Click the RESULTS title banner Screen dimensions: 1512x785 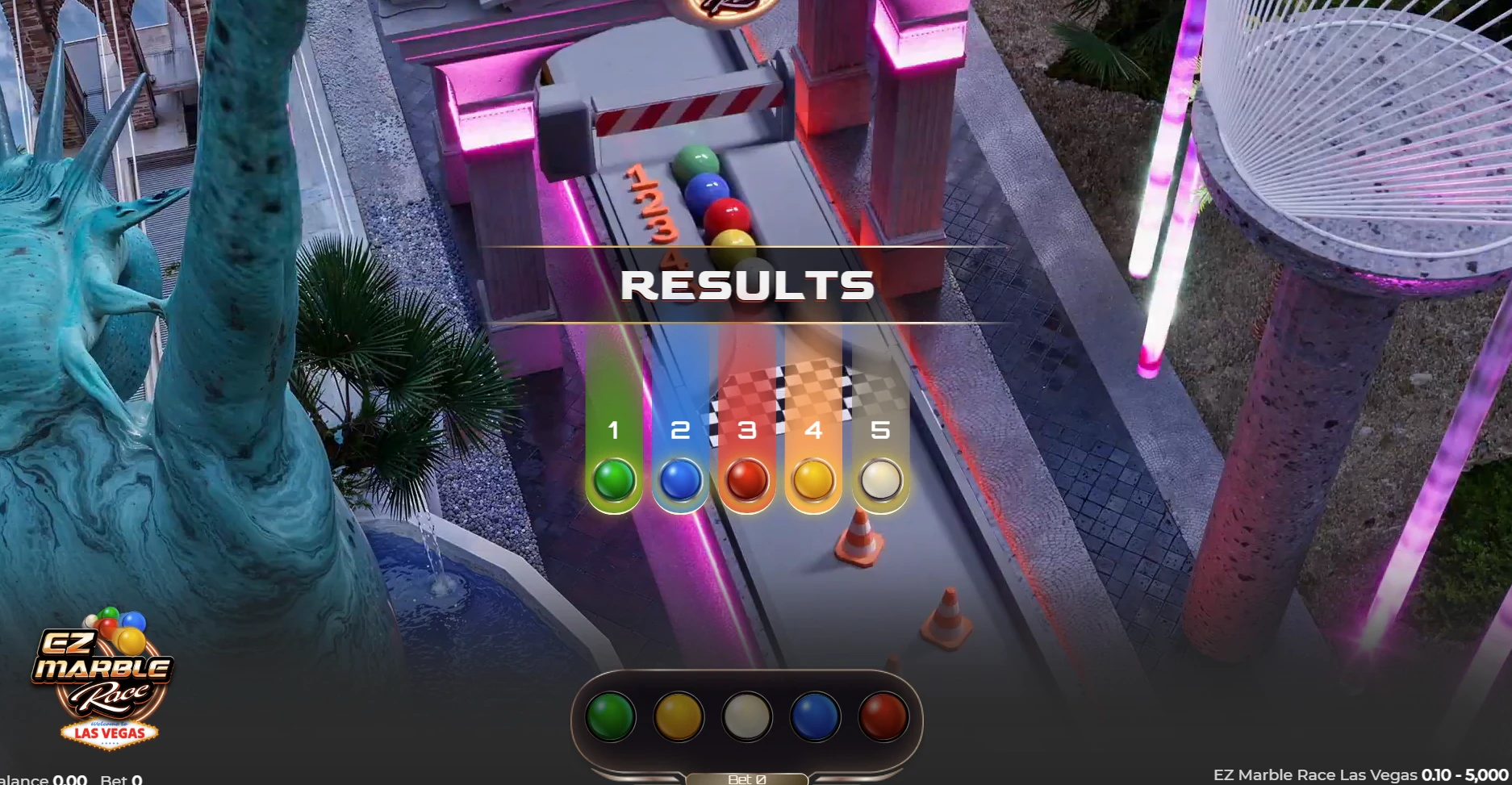749,284
